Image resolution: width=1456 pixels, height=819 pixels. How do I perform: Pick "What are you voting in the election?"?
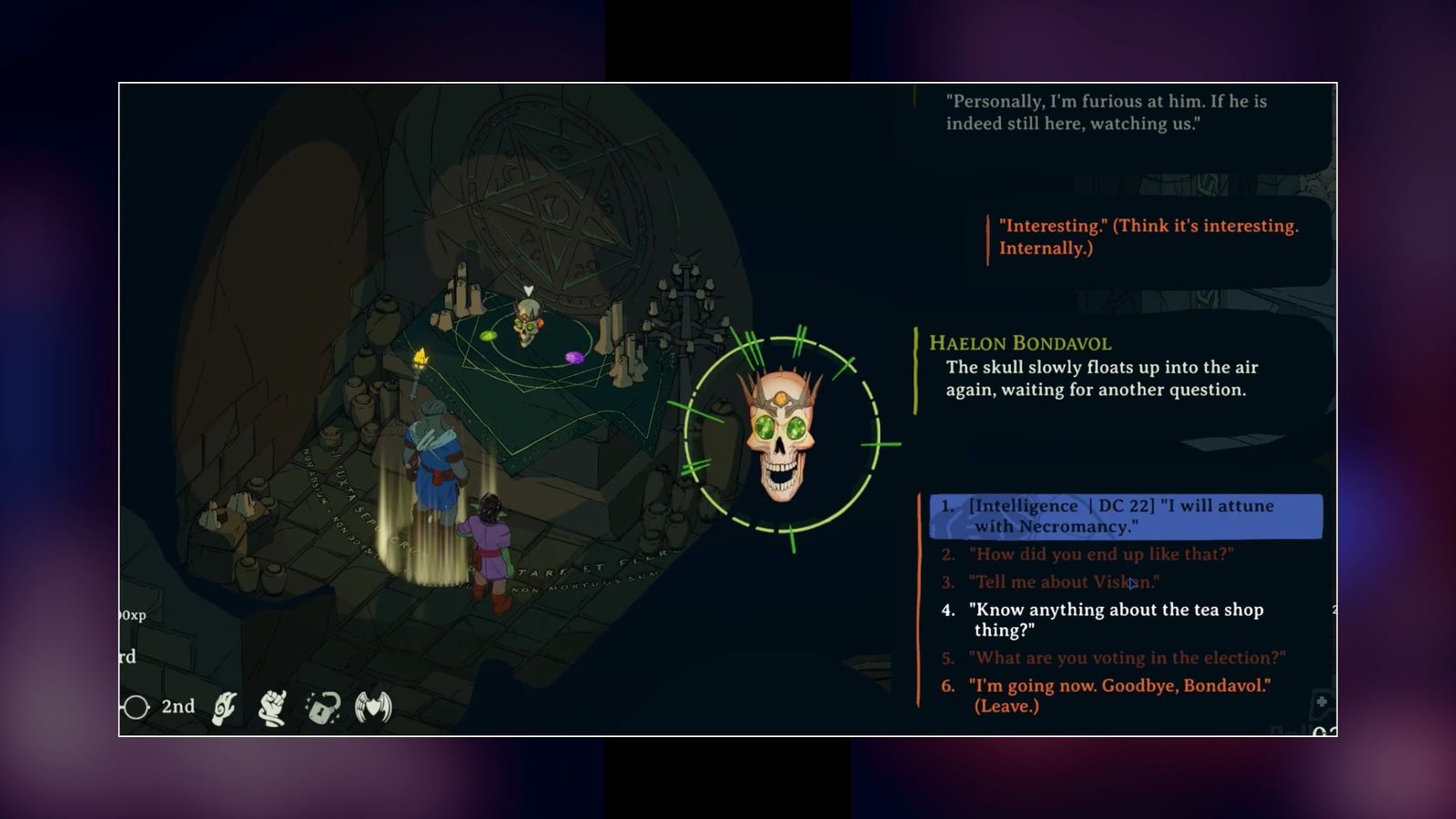click(x=1127, y=658)
